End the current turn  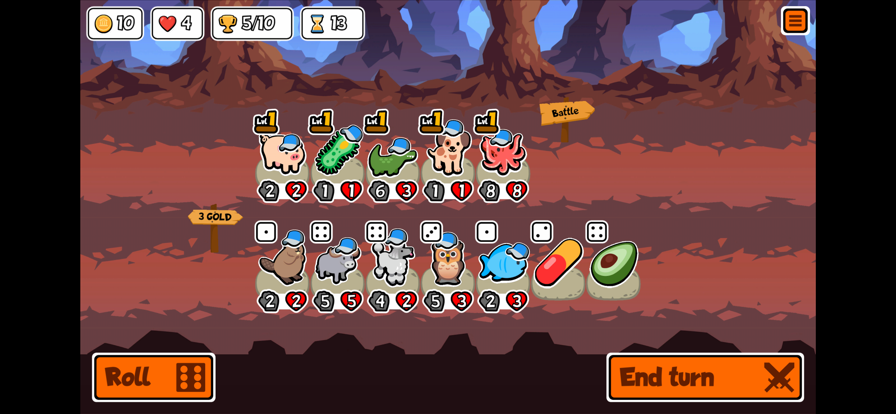705,377
